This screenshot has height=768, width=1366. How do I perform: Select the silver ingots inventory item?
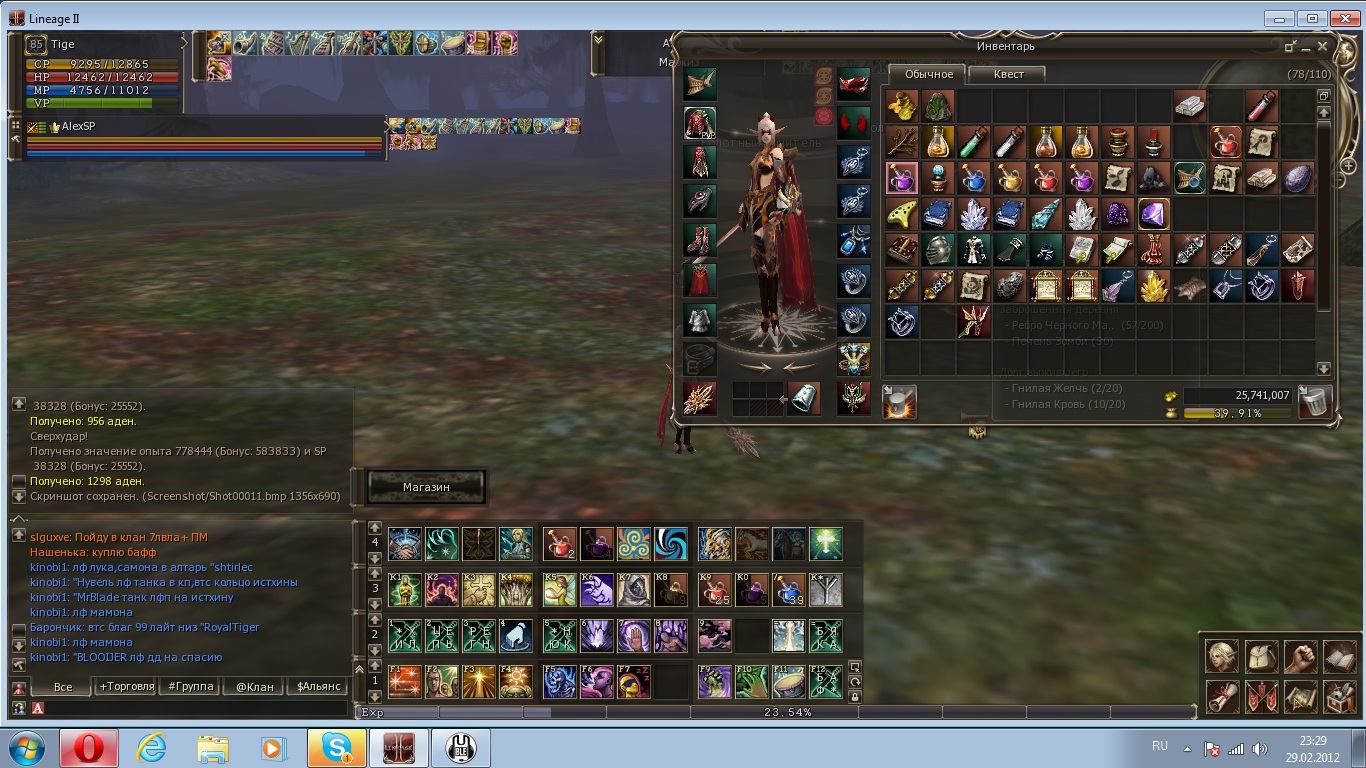pyautogui.click(x=1189, y=106)
